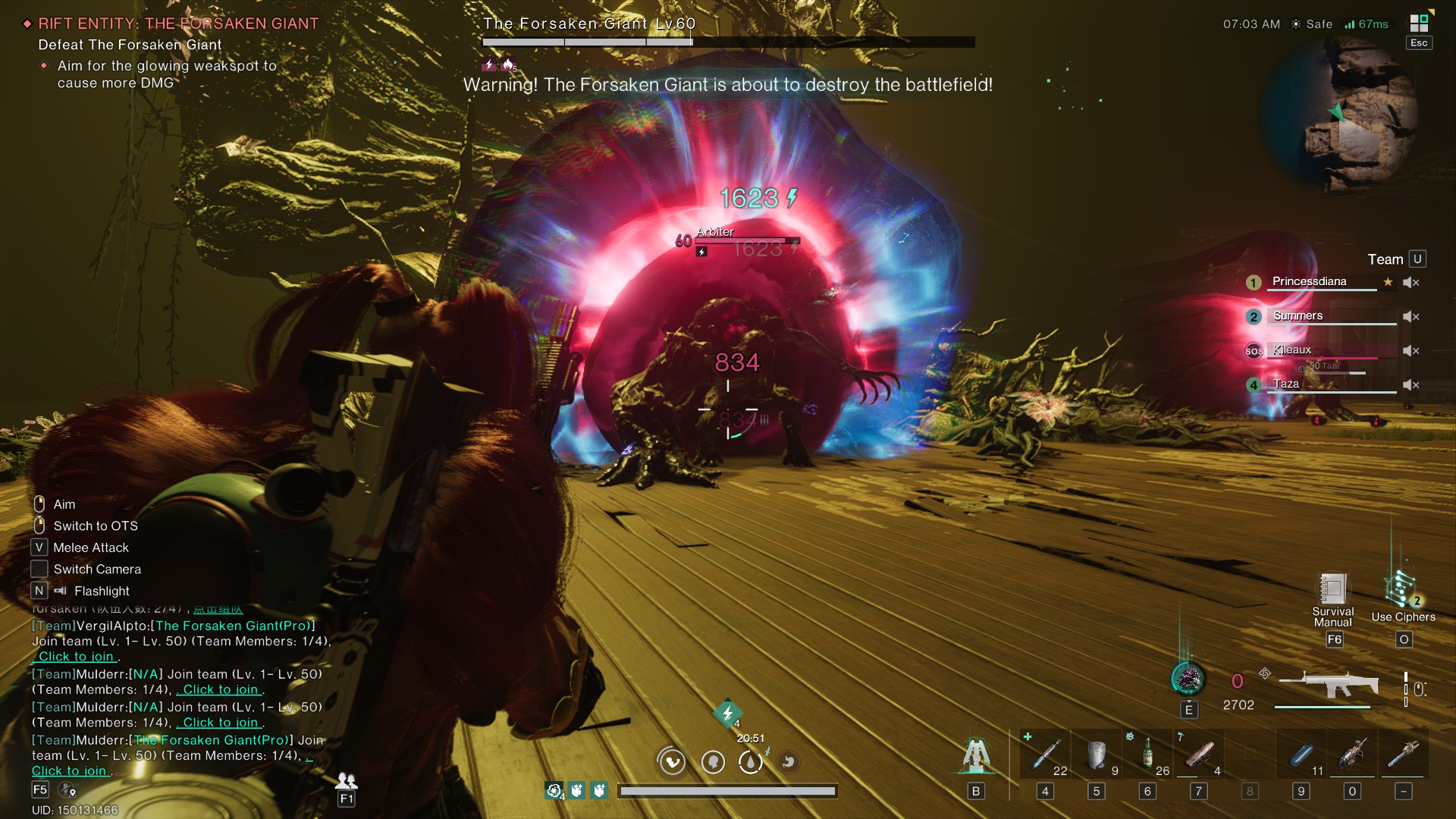Equip the chainsaw melee weapon slot

coord(1404,755)
